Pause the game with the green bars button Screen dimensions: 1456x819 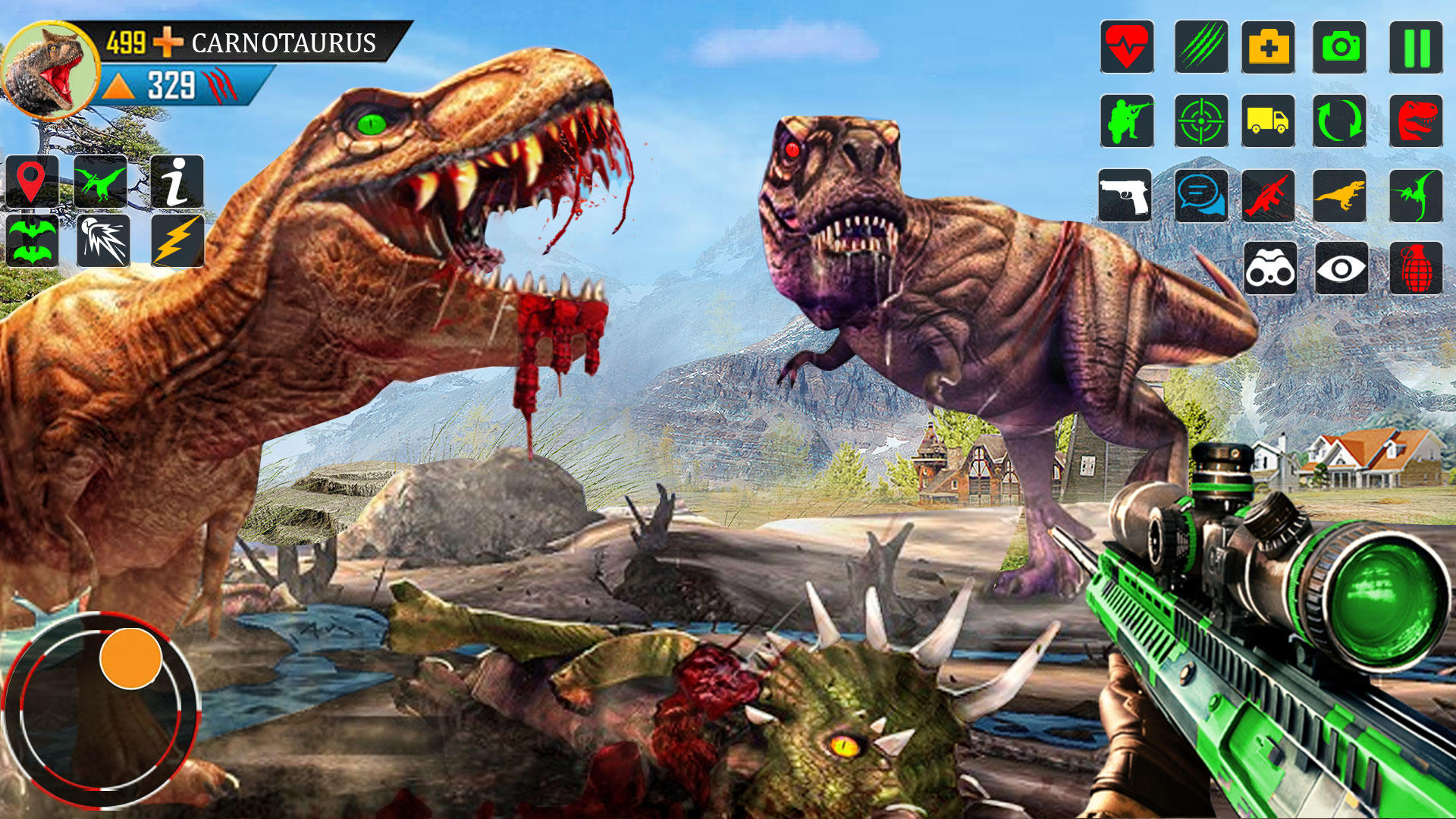[1416, 47]
